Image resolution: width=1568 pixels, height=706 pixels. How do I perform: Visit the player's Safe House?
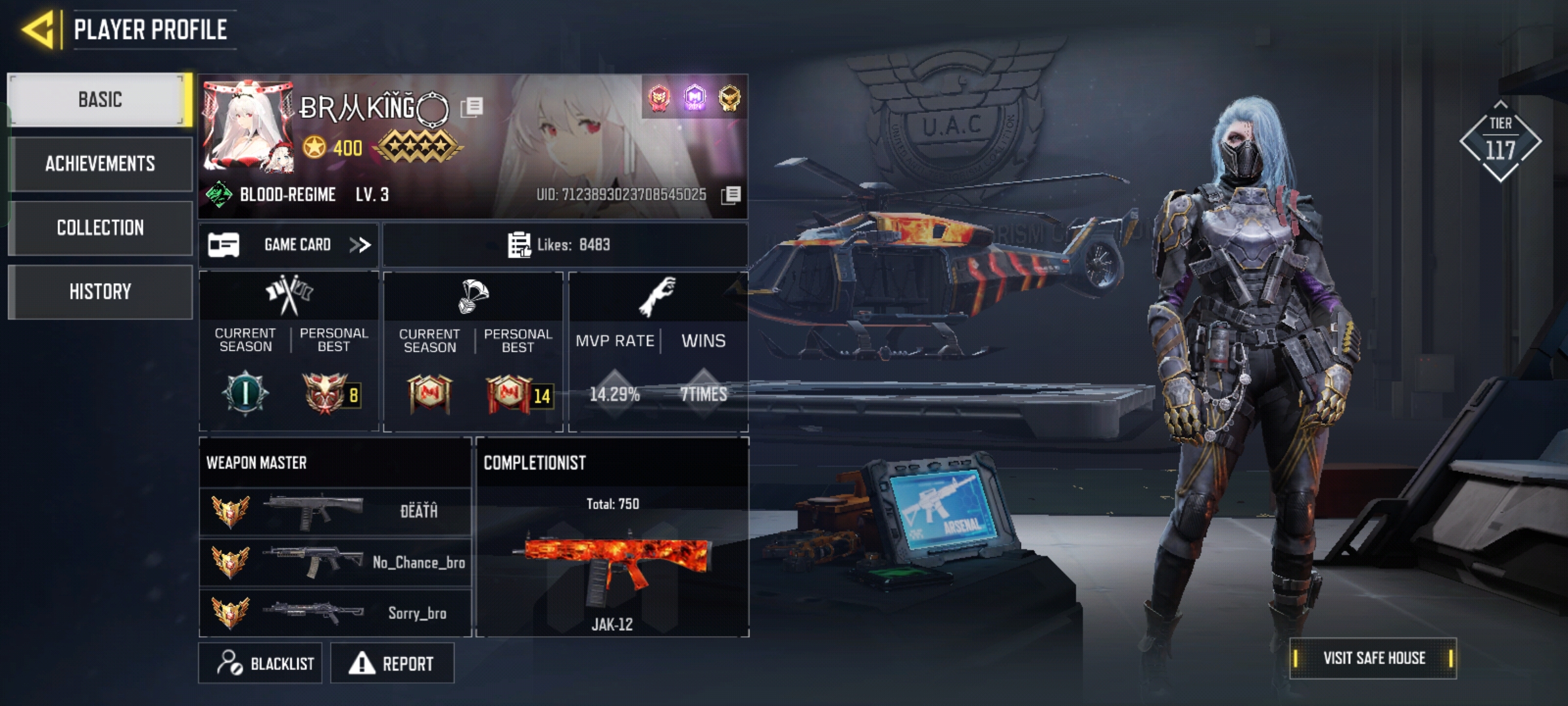(1373, 658)
